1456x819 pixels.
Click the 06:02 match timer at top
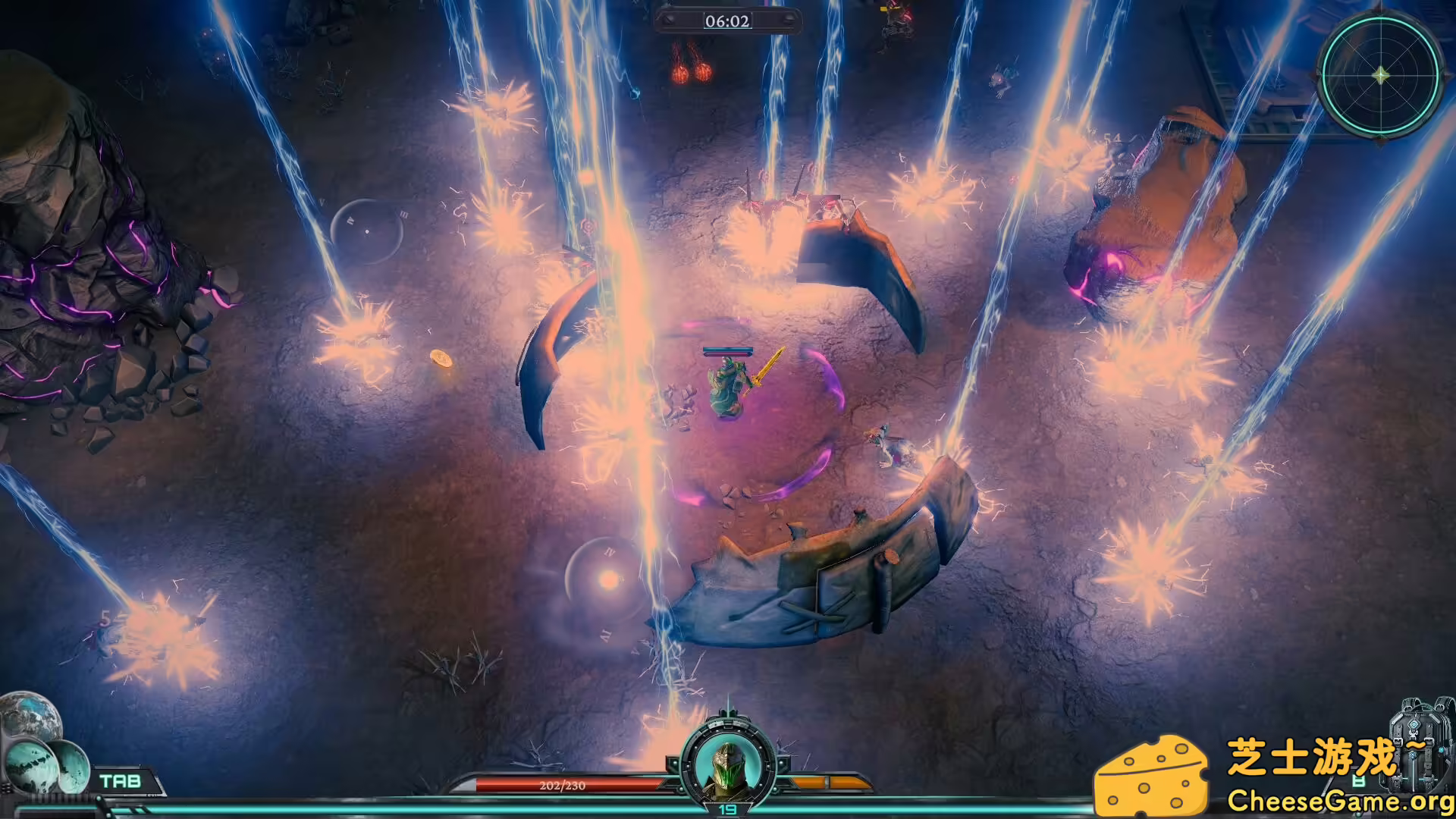[730, 21]
